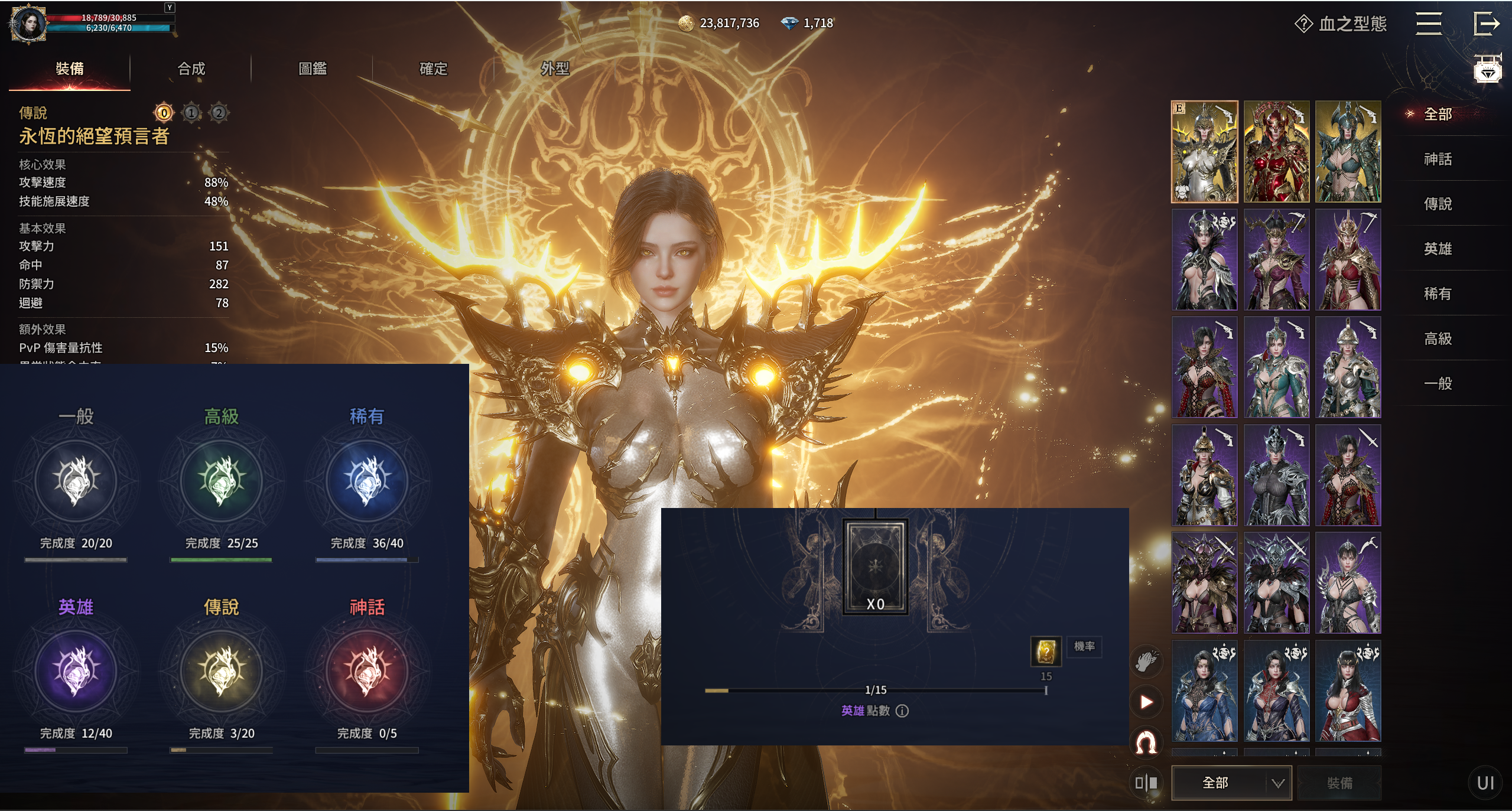The height and width of the screenshot is (811, 1512).
Task: Select enhancement level 1 badge
Action: pyautogui.click(x=191, y=112)
